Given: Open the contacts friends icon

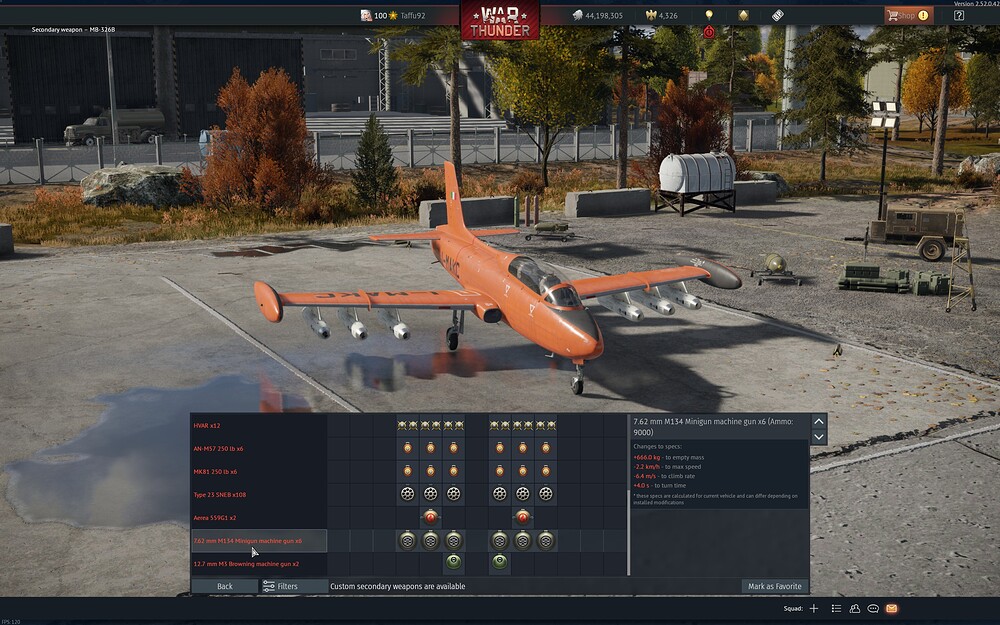Looking at the screenshot, I should [x=854, y=608].
